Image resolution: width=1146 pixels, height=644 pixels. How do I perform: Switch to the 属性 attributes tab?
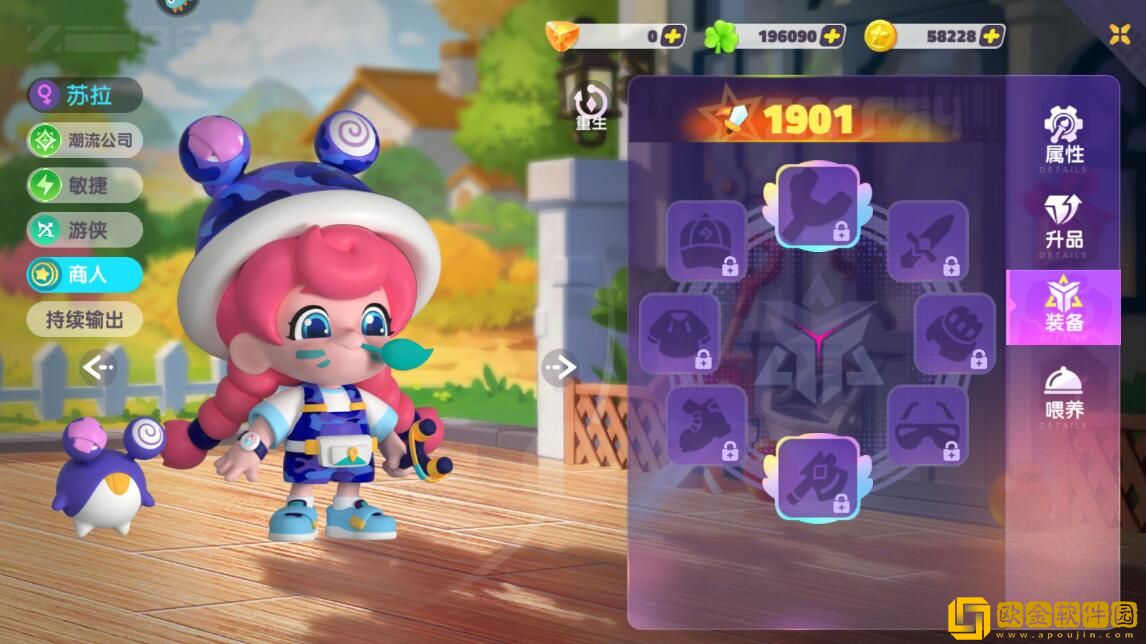(1064, 135)
